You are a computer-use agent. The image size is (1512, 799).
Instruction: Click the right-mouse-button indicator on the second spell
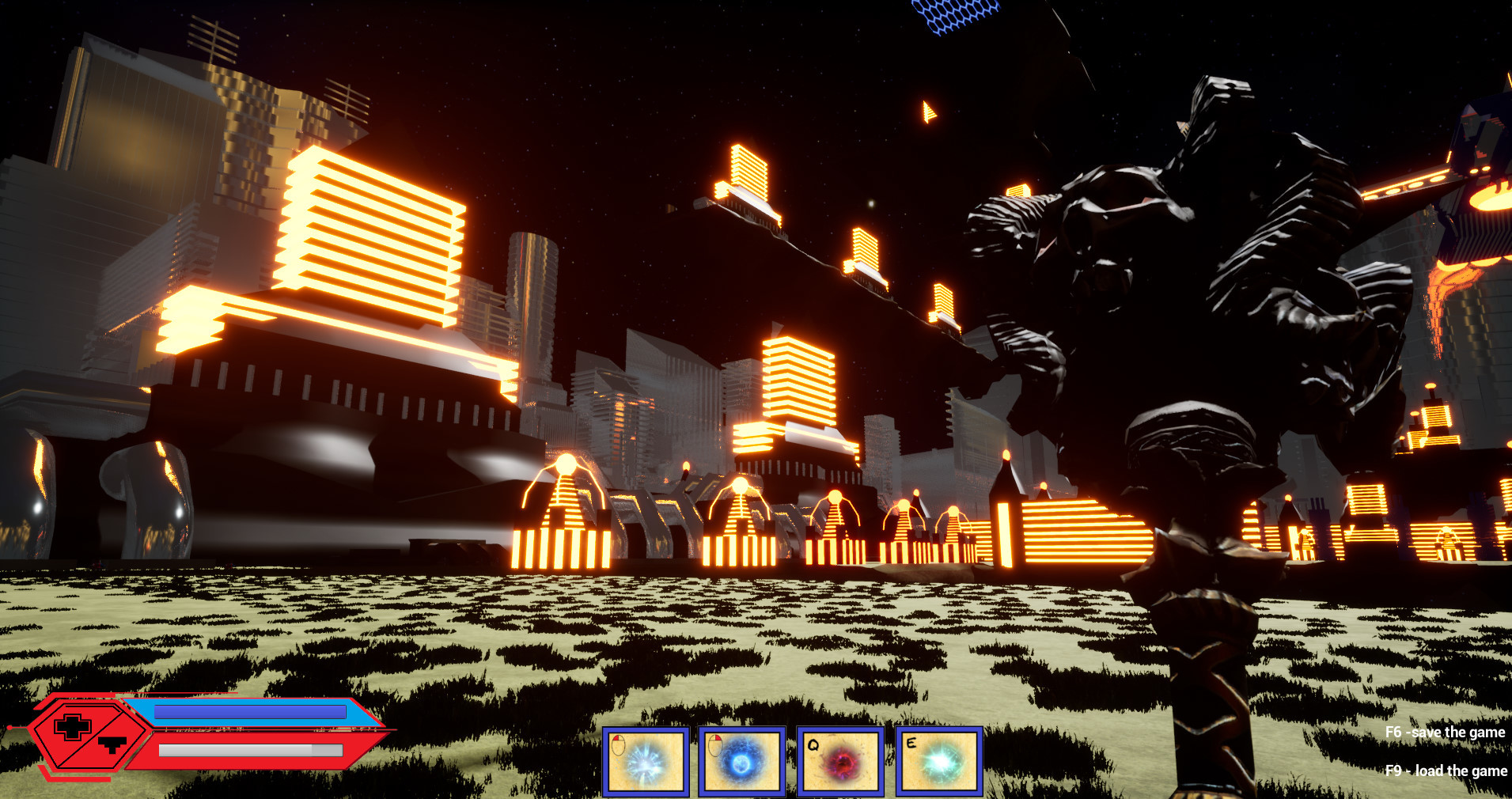(x=714, y=747)
